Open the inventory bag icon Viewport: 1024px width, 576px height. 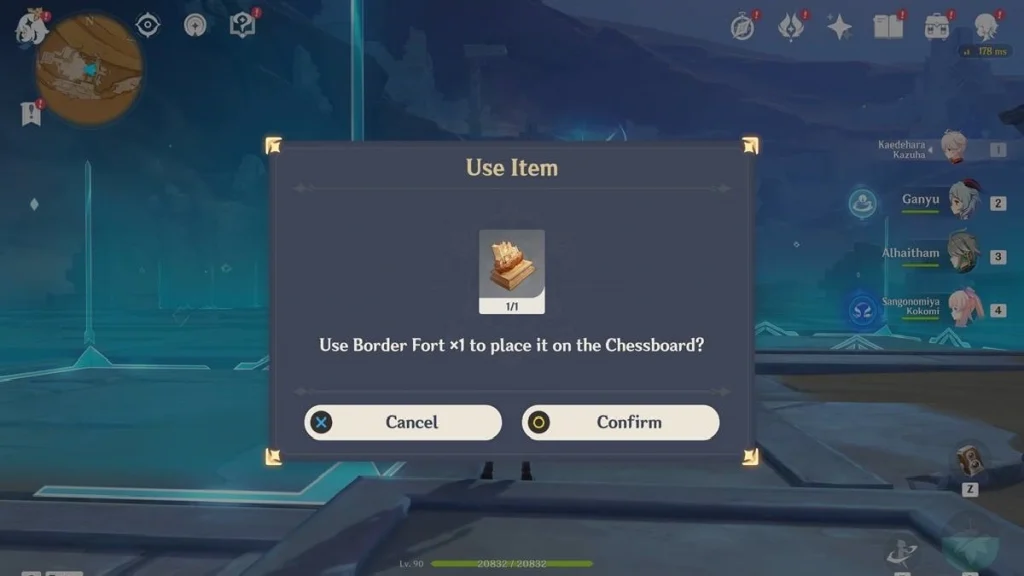click(x=937, y=27)
